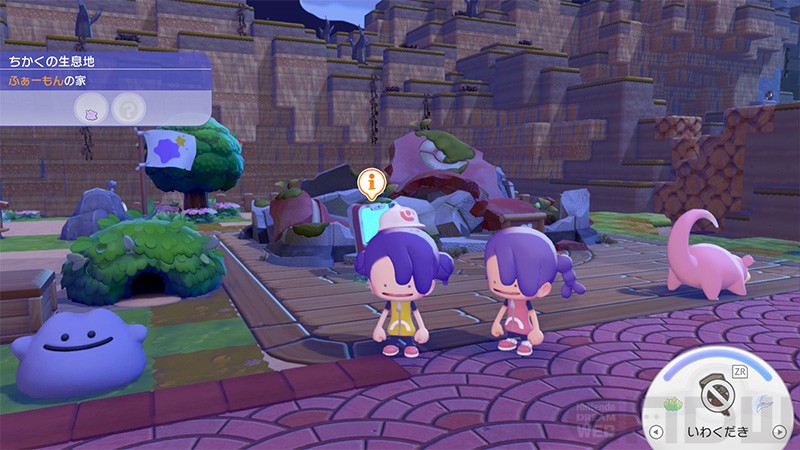Click the orange info marker above the player

(x=371, y=183)
